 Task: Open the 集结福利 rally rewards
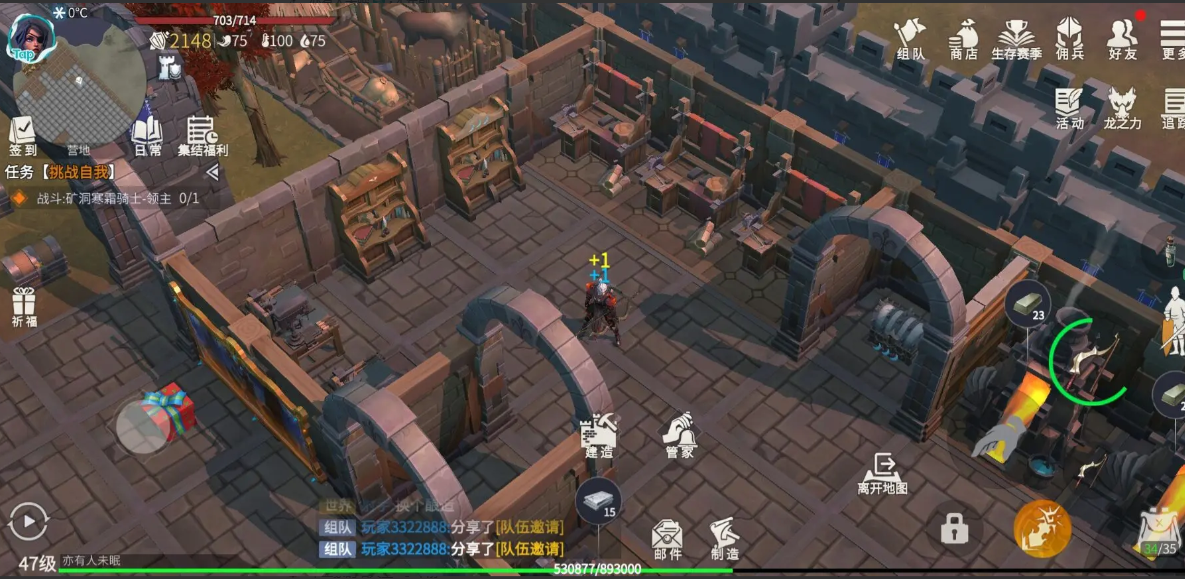pyautogui.click(x=202, y=135)
